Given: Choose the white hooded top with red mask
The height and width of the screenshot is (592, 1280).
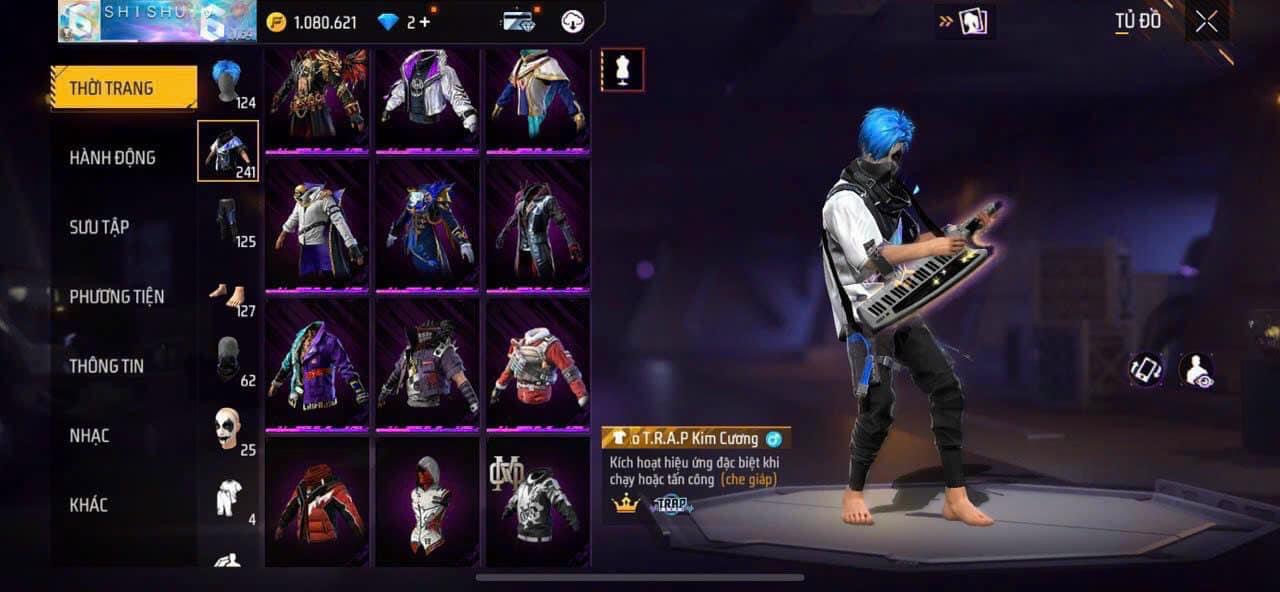Looking at the screenshot, I should (427, 502).
